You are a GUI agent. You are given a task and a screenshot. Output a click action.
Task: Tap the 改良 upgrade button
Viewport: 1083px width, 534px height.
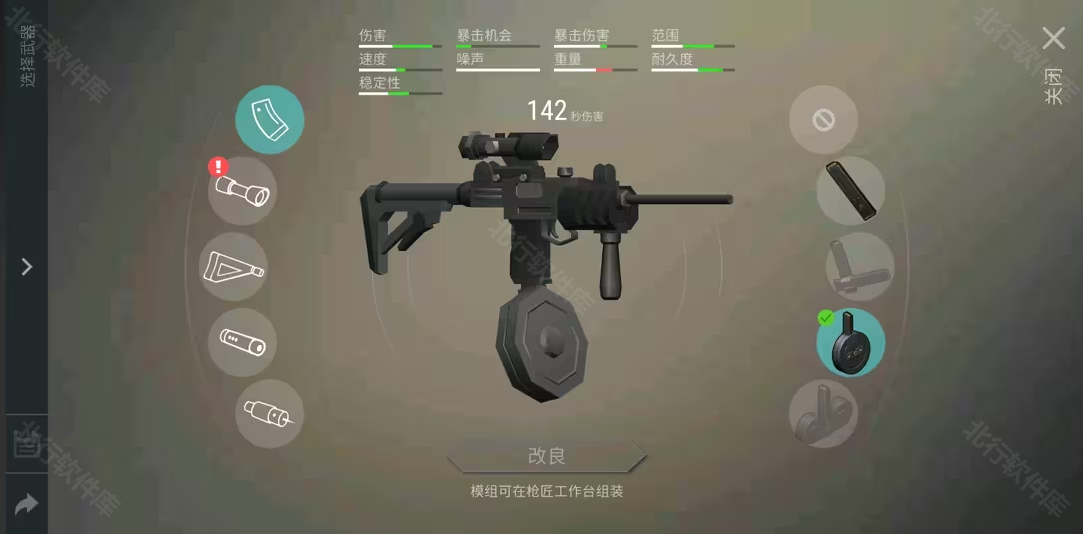pyautogui.click(x=547, y=456)
